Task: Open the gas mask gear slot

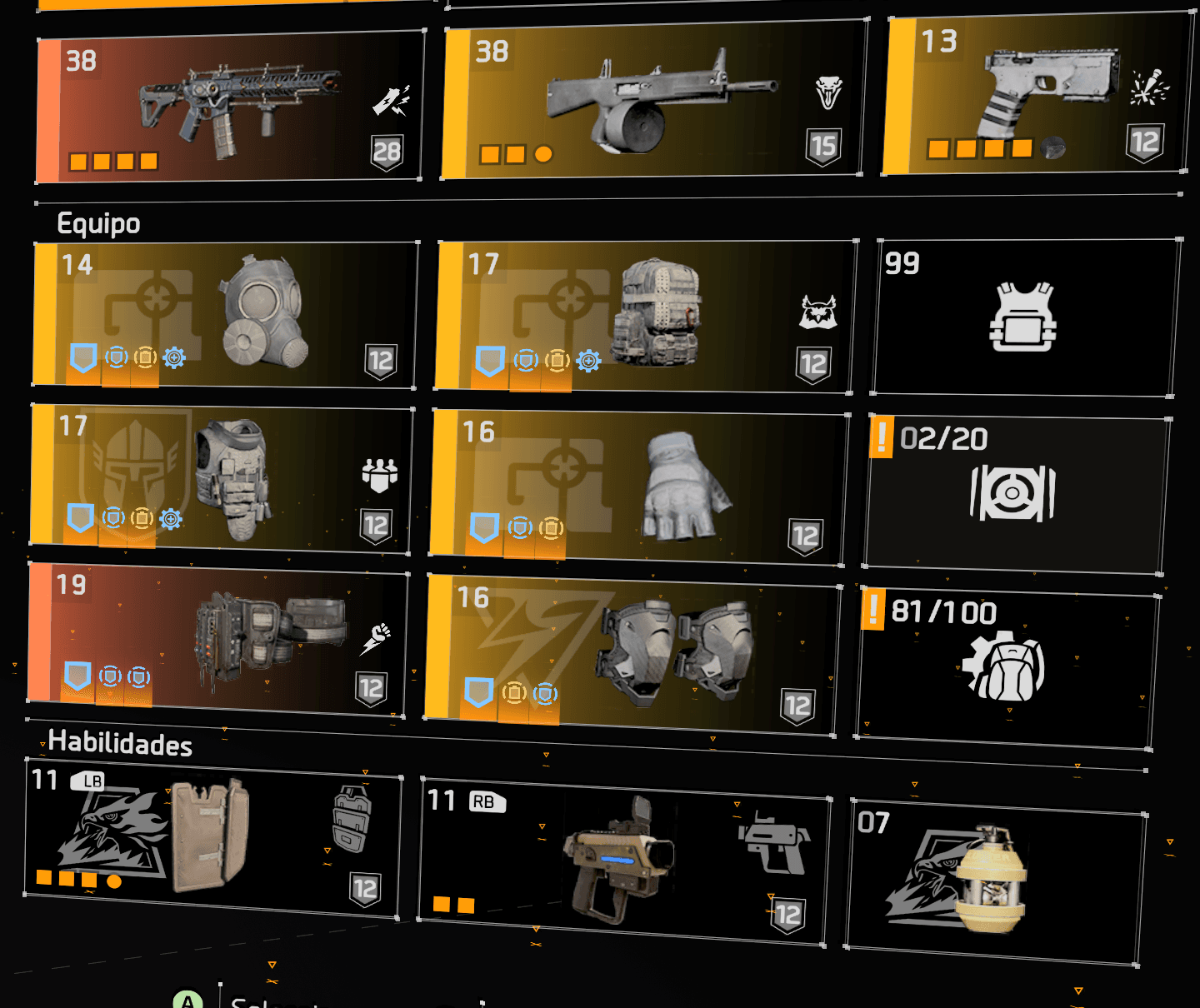Action: tap(225, 315)
